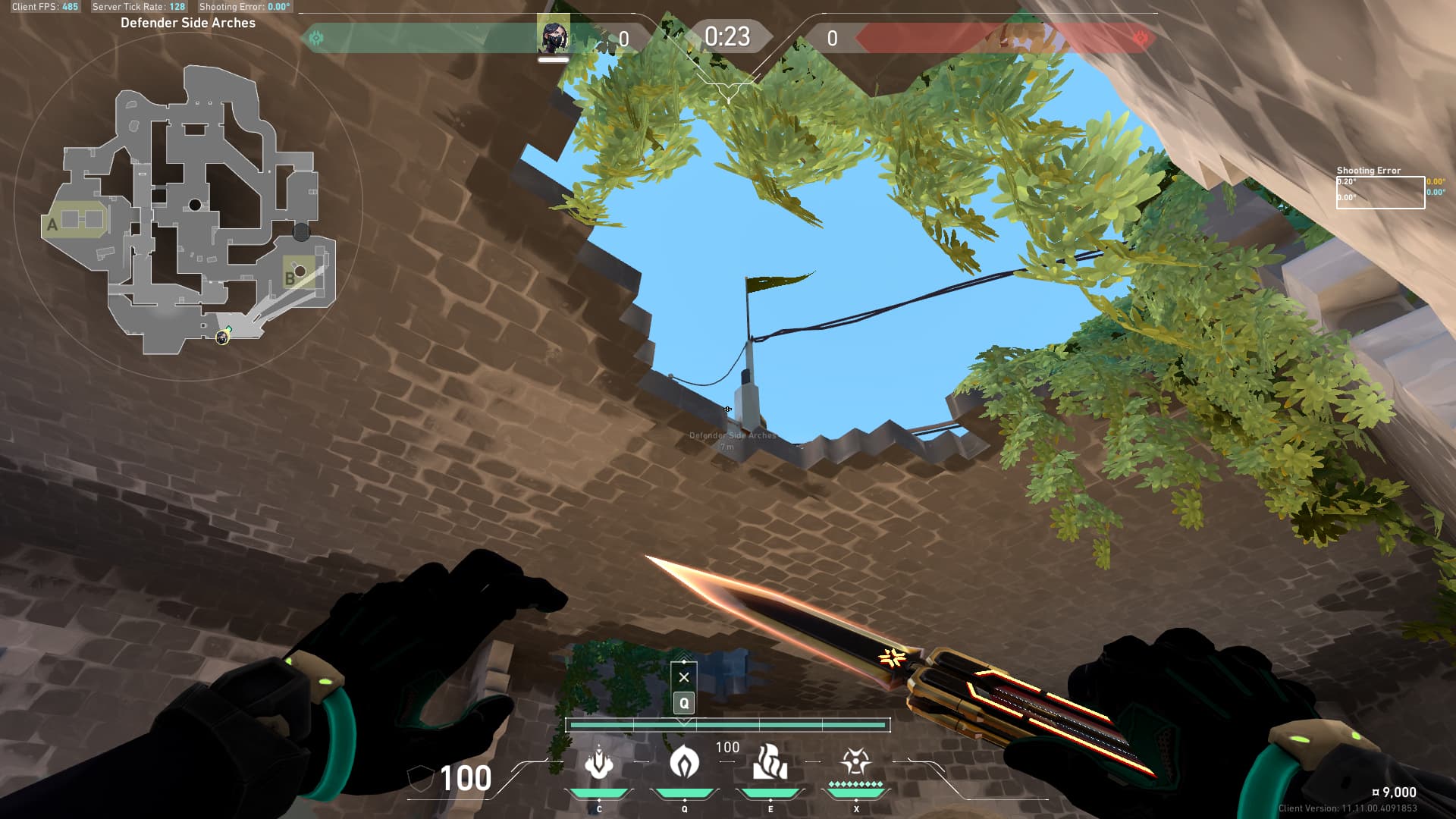
Task: Use the Toxic Screen ability icon
Action: 770,761
